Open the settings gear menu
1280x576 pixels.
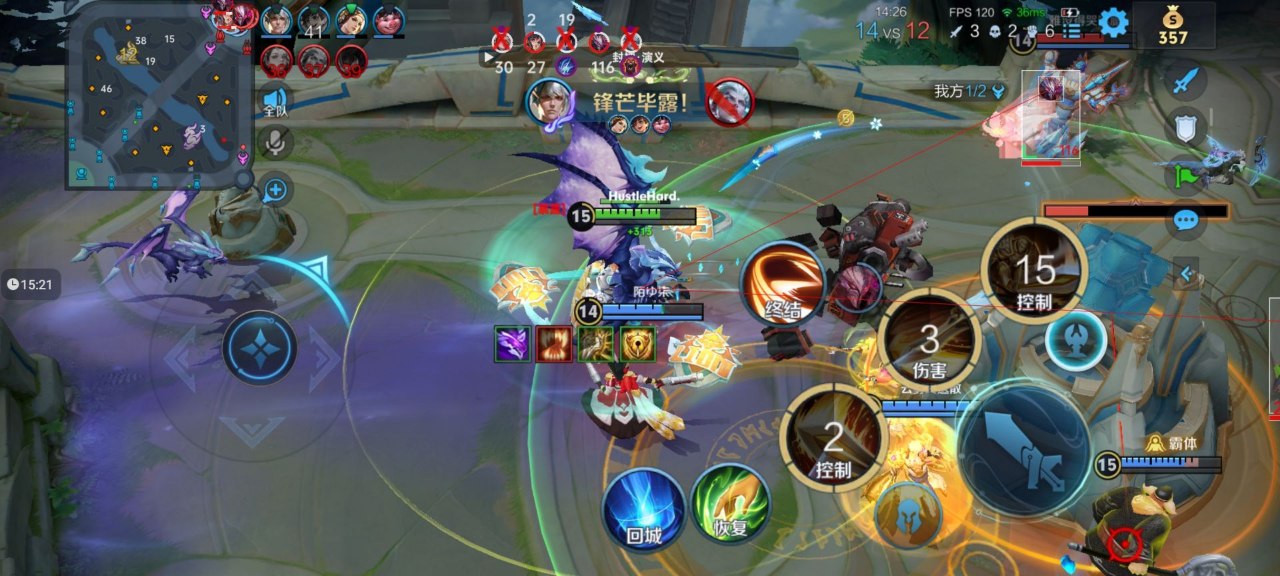(x=1113, y=22)
